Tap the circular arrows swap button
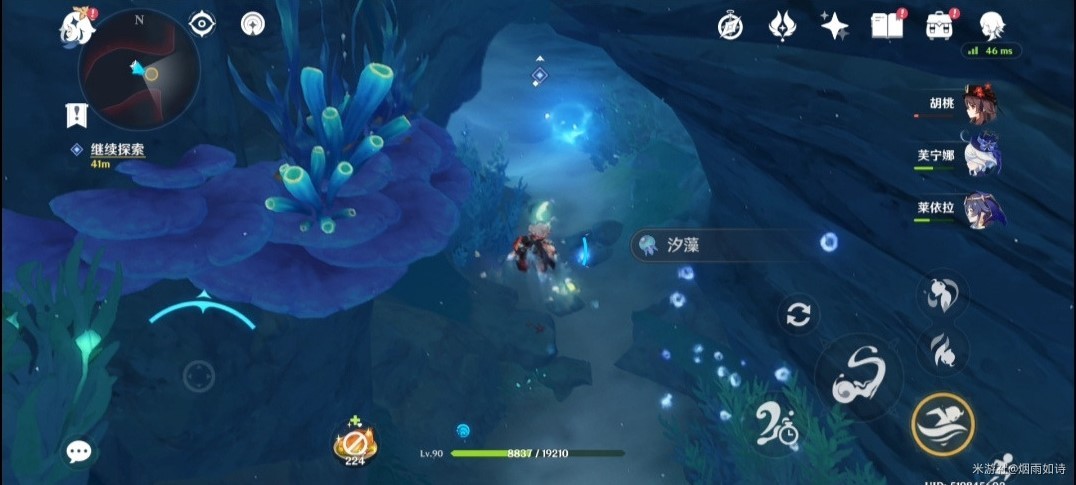 798,315
